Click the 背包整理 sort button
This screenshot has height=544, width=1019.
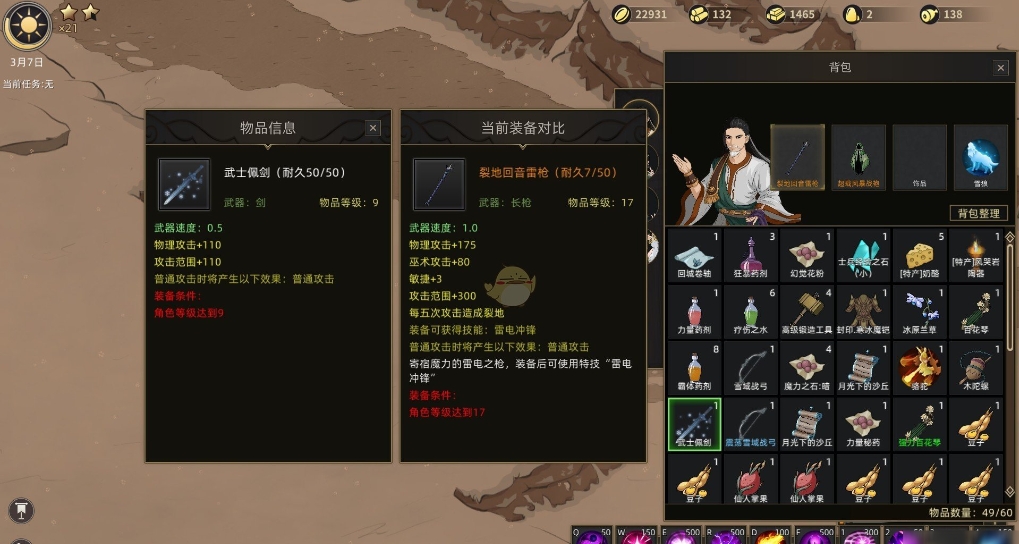click(x=978, y=213)
